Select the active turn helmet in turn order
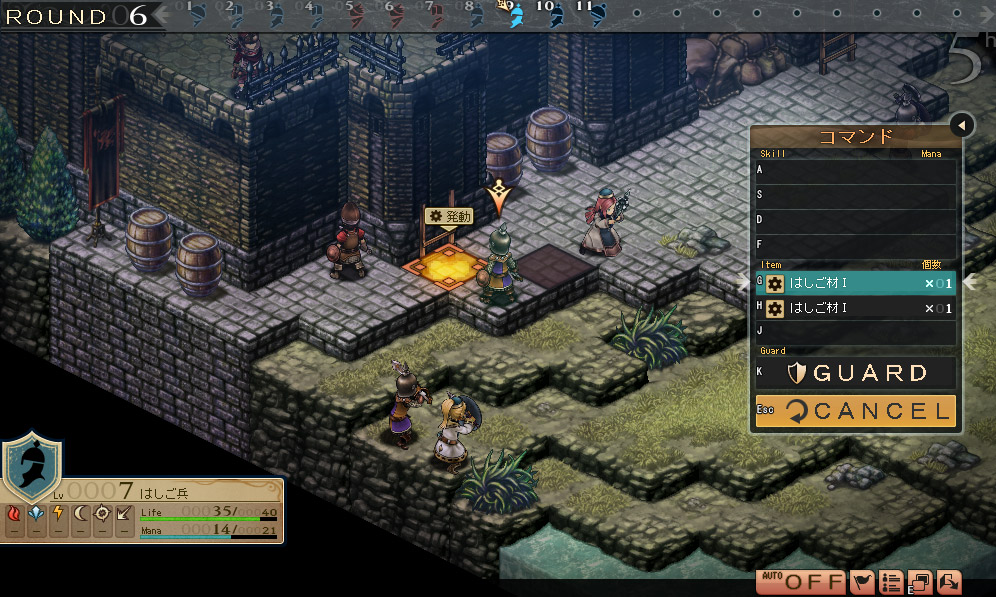 tap(516, 15)
